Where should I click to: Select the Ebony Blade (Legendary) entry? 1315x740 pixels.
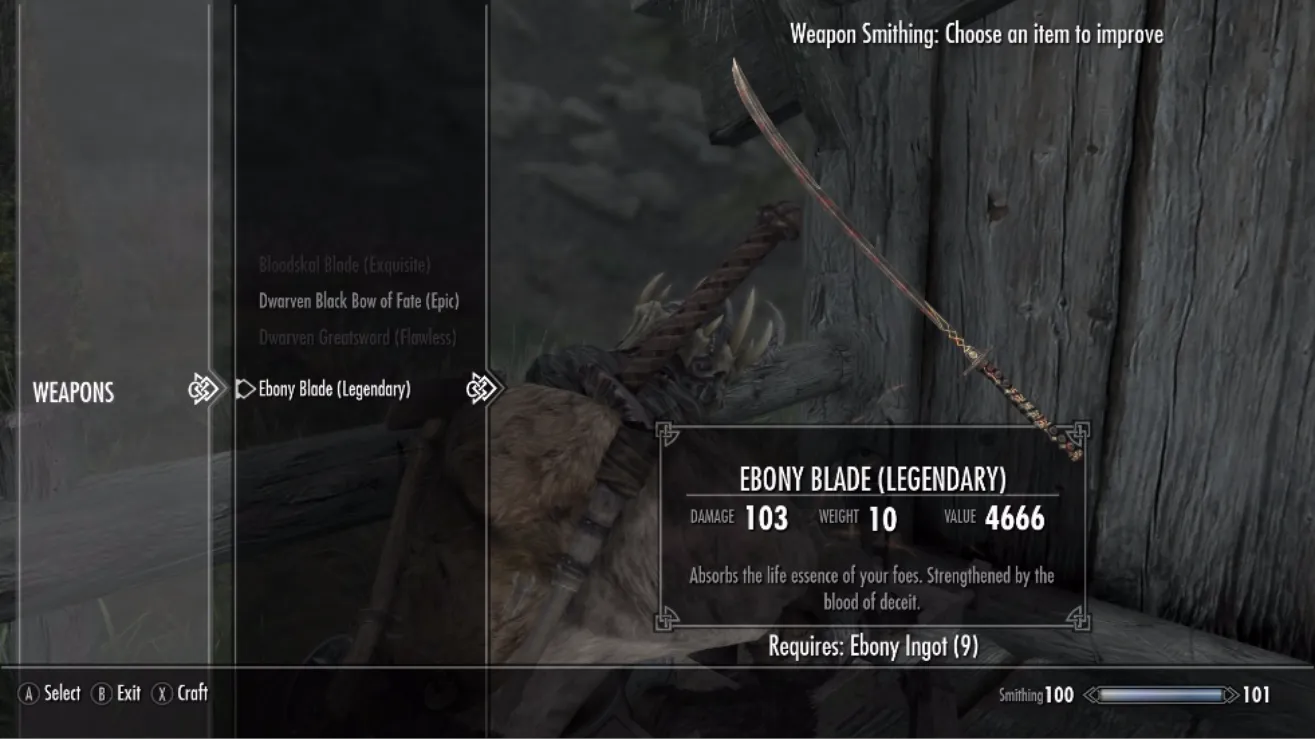(334, 389)
